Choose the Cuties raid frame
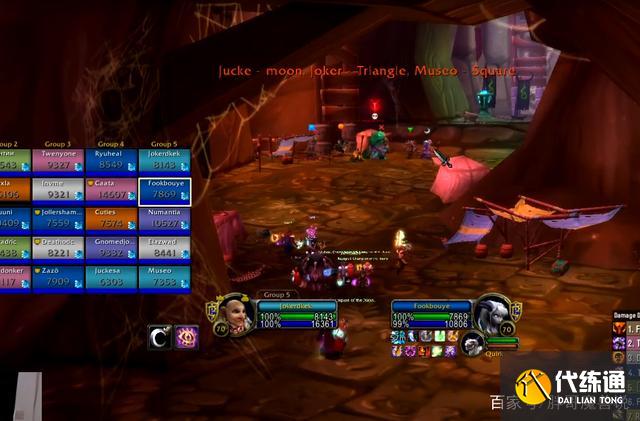The image size is (640, 421). (x=111, y=219)
